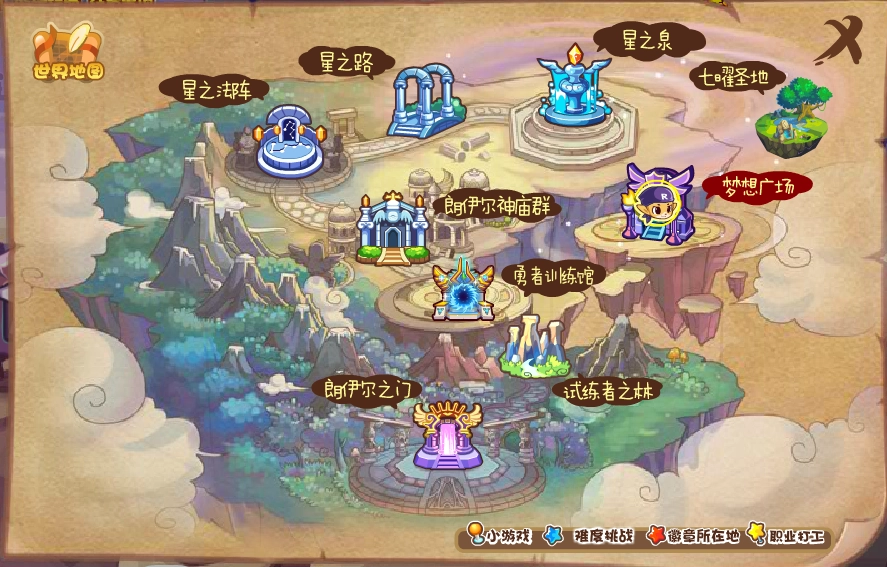This screenshot has width=887, height=567.
Task: Select the 星之路 archway location
Action: click(x=425, y=101)
